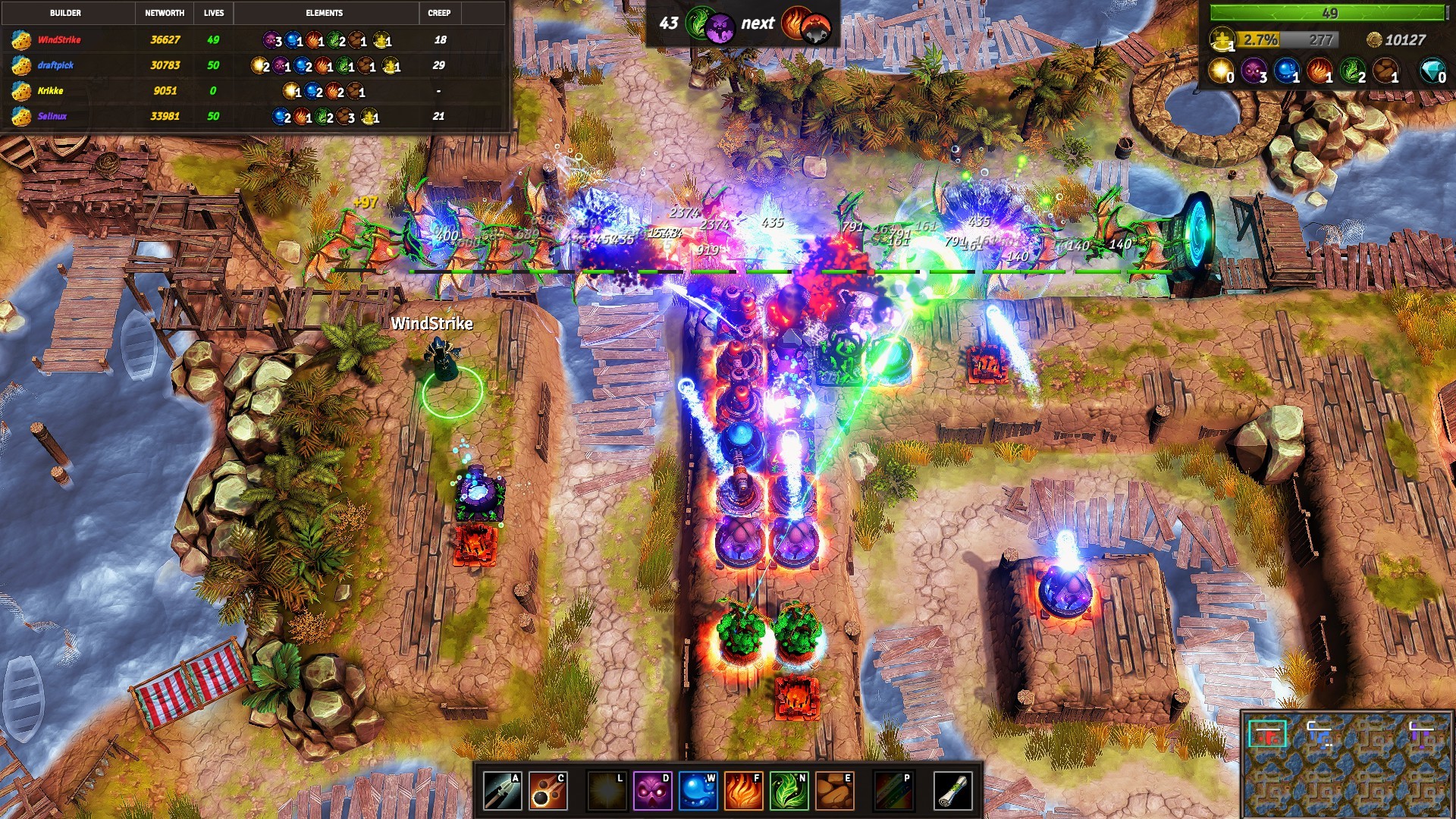The height and width of the screenshot is (819, 1456).
Task: Select draftpick's row in the scoreboard
Action: 254,65
